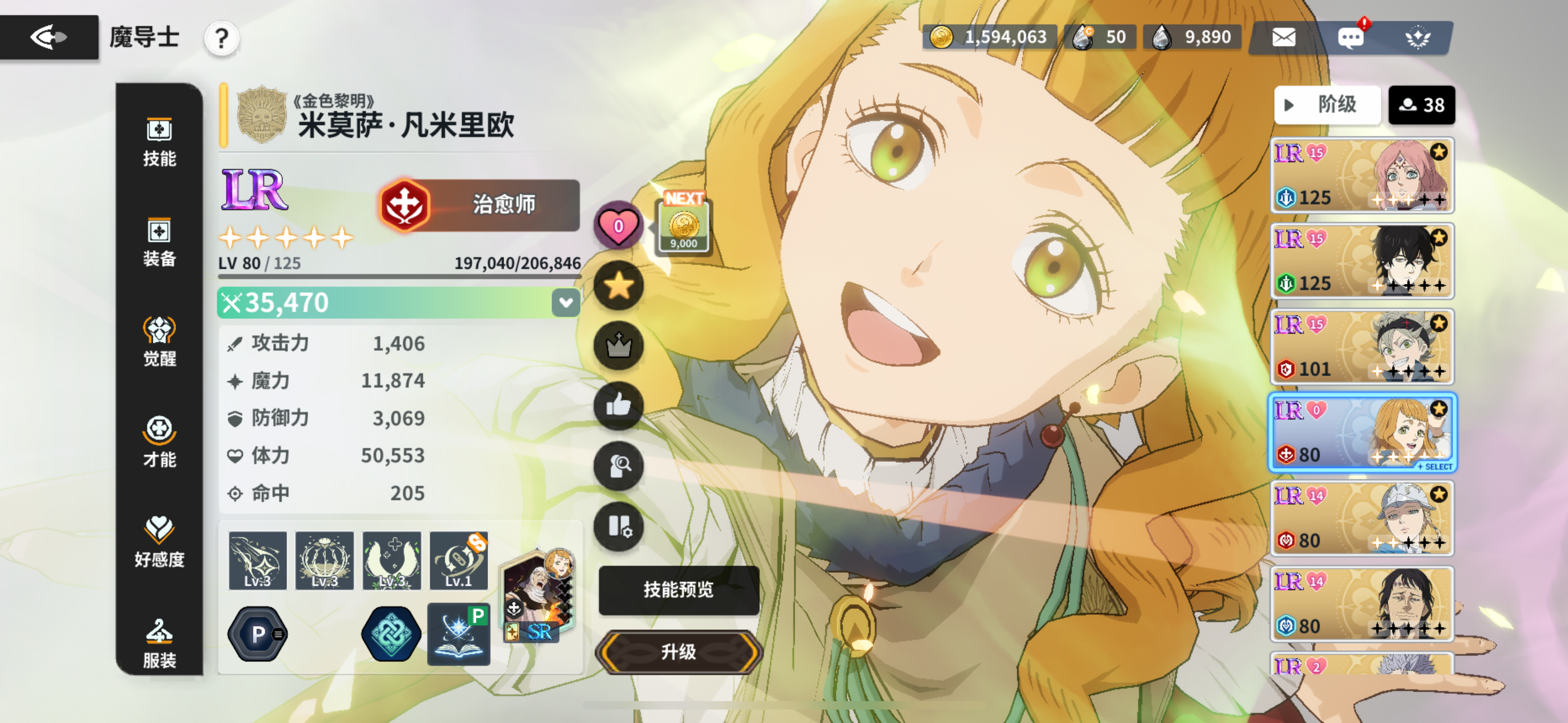This screenshot has width=1568, height=723.
Task: Click the help question mark near 魔导士
Action: 222,37
